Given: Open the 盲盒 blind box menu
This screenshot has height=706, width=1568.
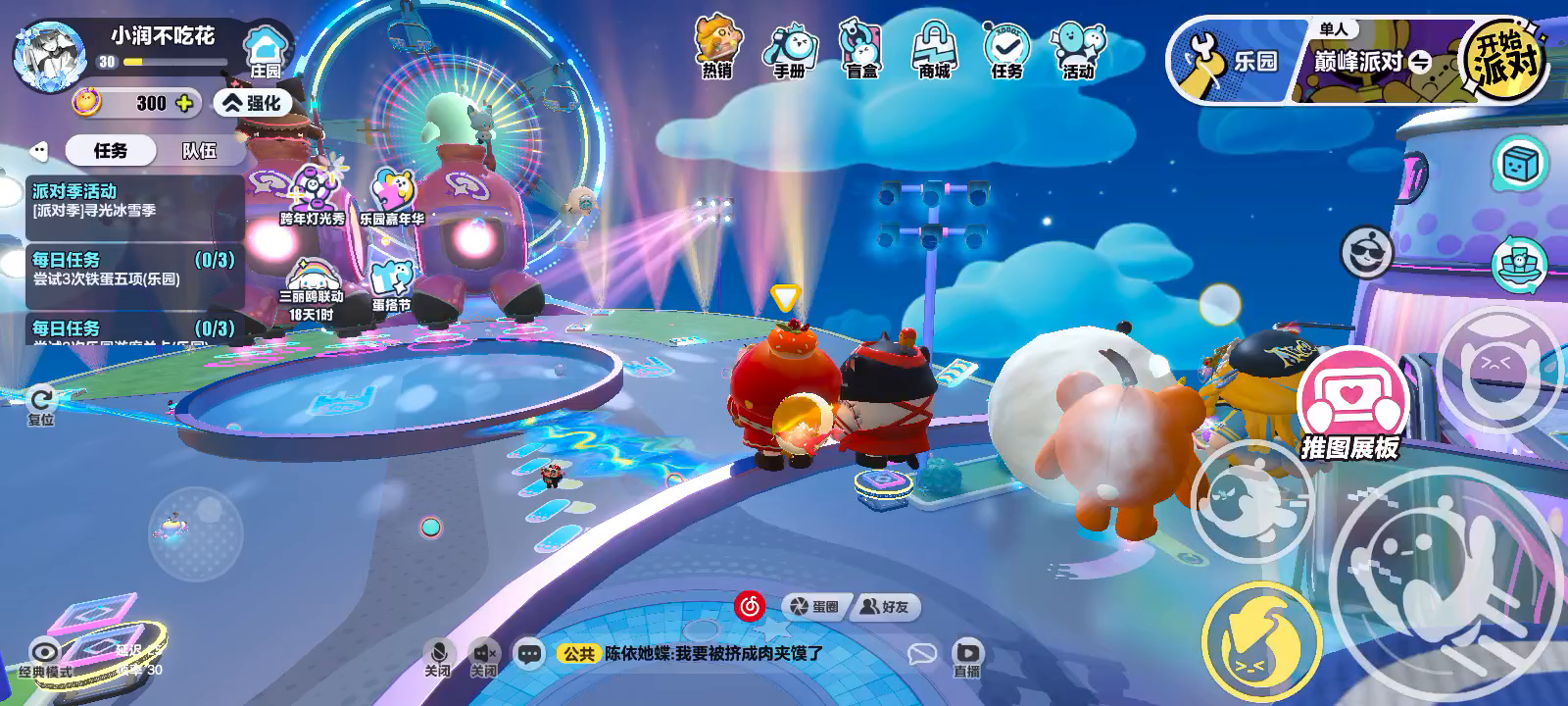Looking at the screenshot, I should point(861,49).
